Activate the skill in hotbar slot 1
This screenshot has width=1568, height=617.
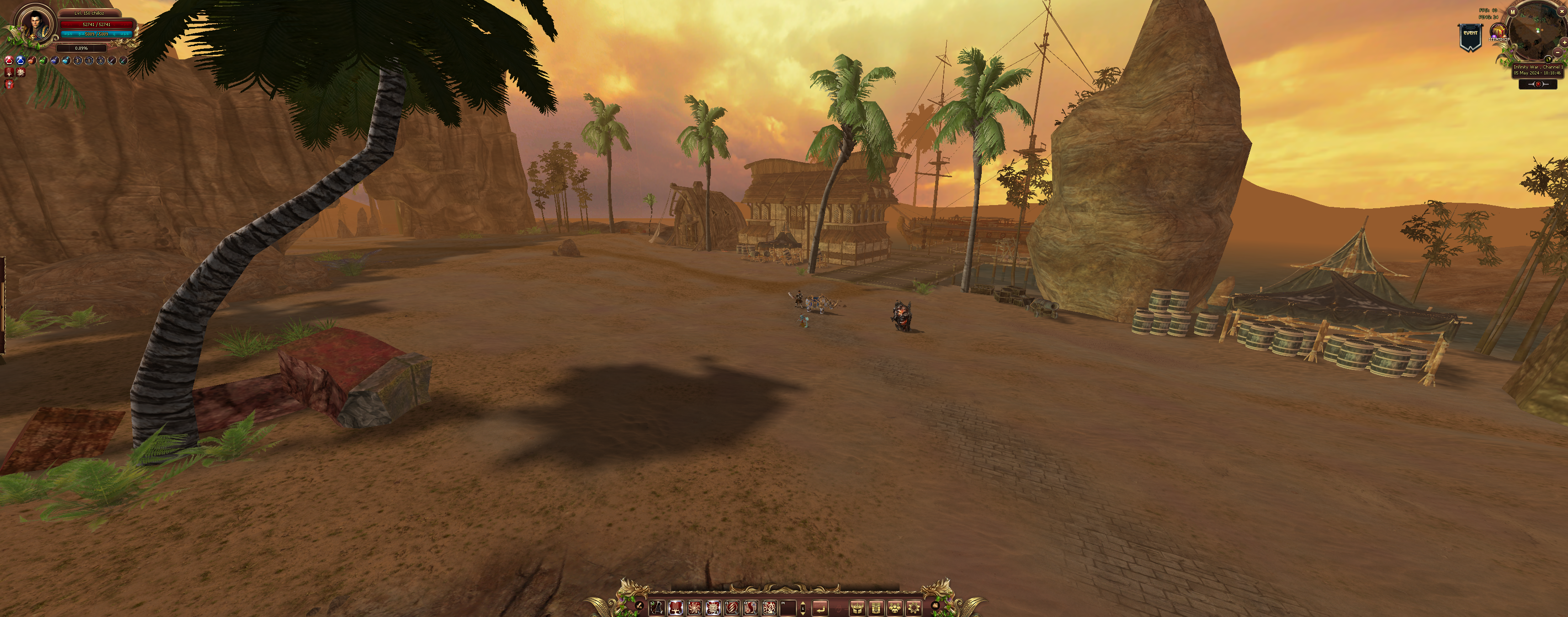[x=657, y=607]
